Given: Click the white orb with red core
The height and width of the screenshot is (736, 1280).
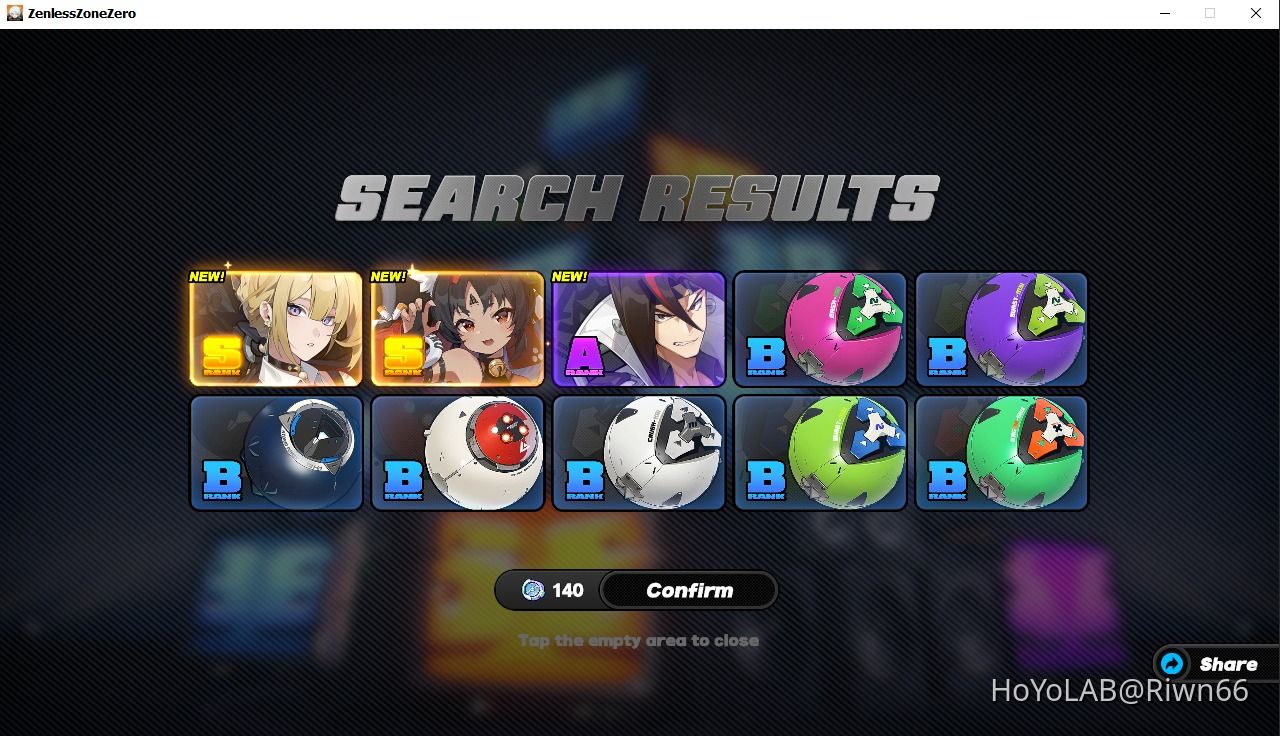Looking at the screenshot, I should pos(457,451).
